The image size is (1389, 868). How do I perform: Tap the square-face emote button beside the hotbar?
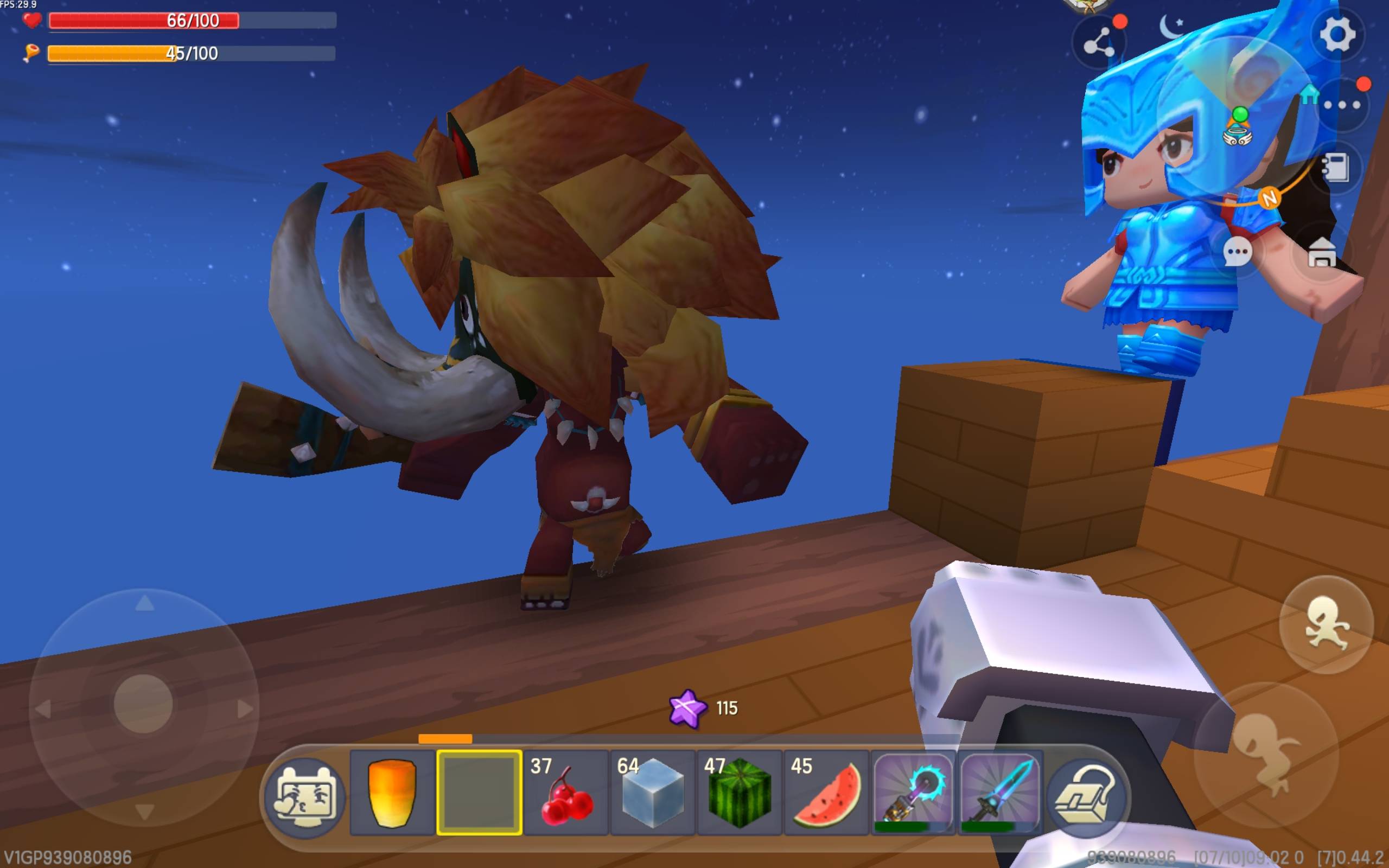[305, 796]
